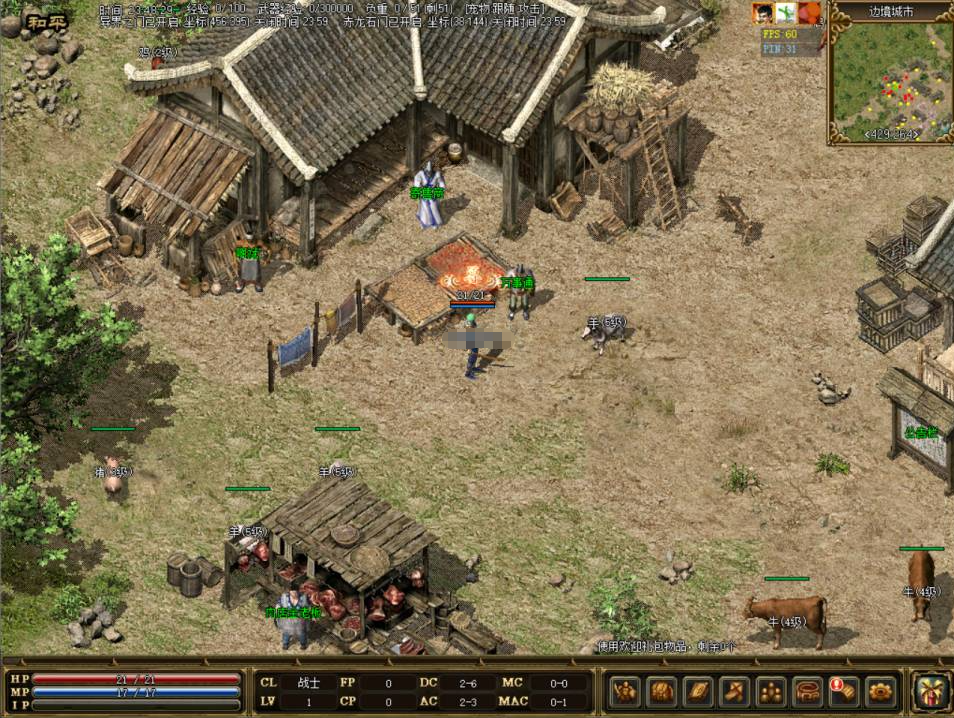Click the belt icon in the menu bar
The width and height of the screenshot is (954, 718).
[x=807, y=691]
